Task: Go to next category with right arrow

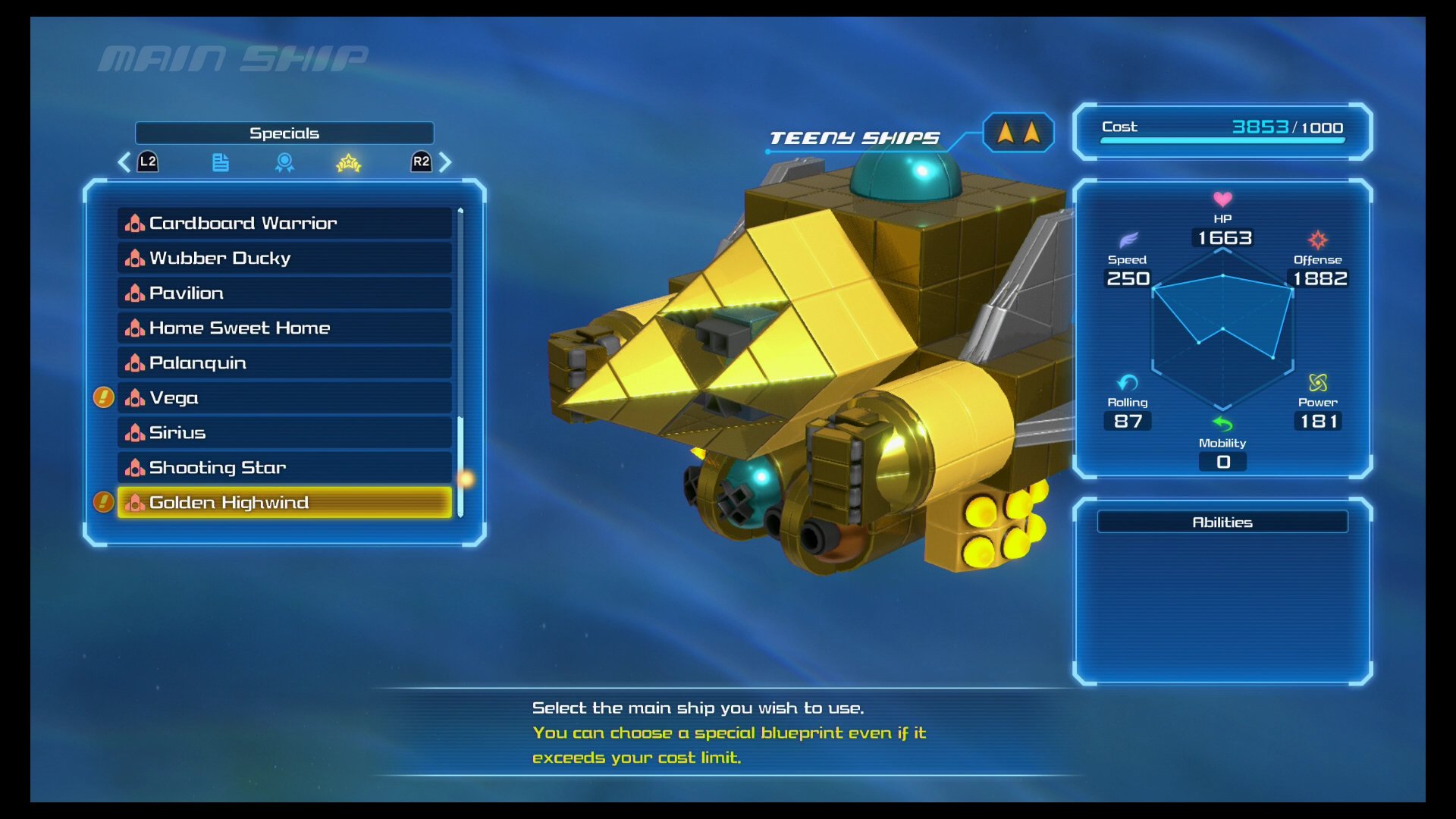Action: click(x=445, y=162)
